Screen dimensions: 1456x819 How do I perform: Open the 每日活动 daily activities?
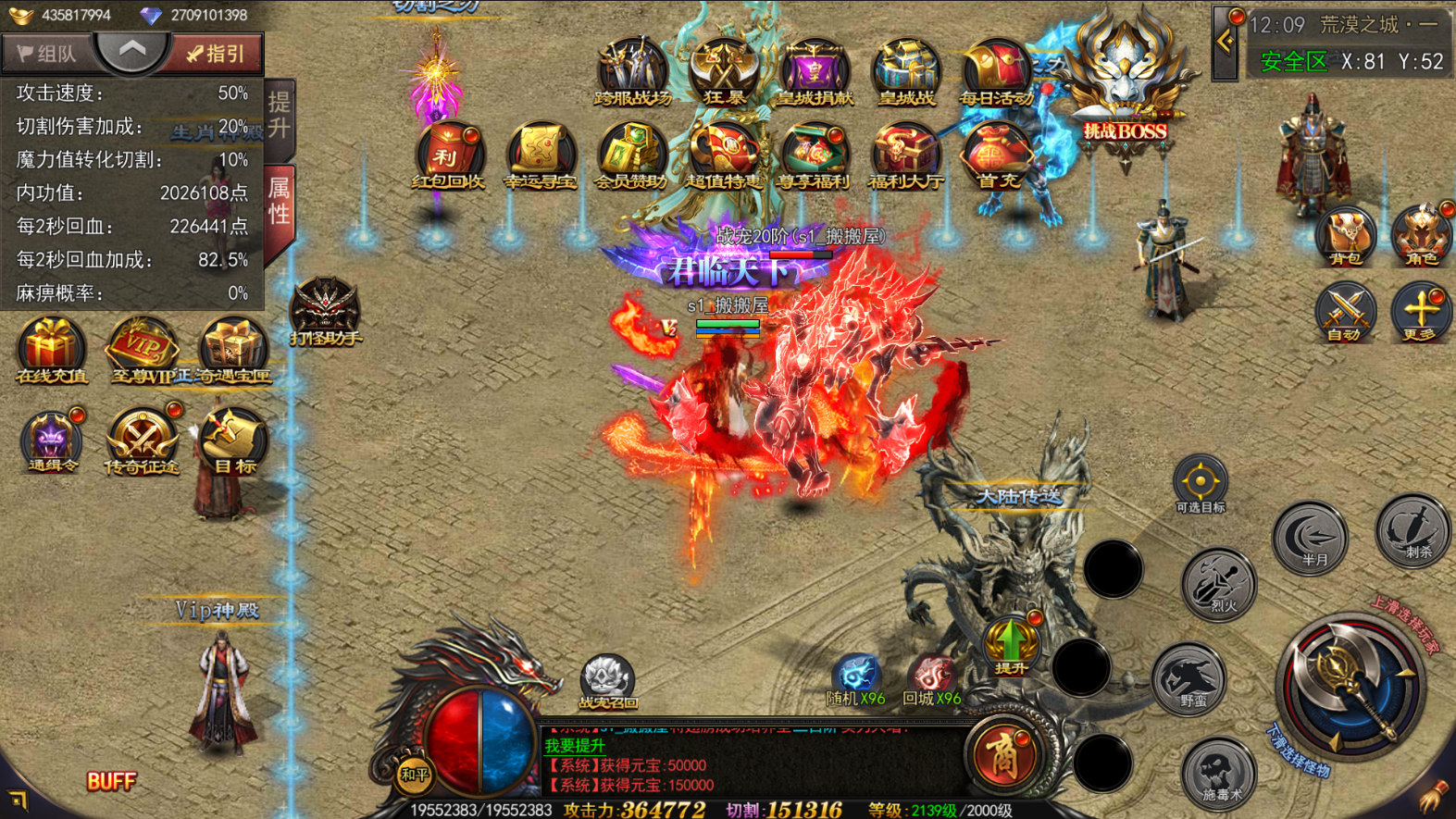coord(996,70)
